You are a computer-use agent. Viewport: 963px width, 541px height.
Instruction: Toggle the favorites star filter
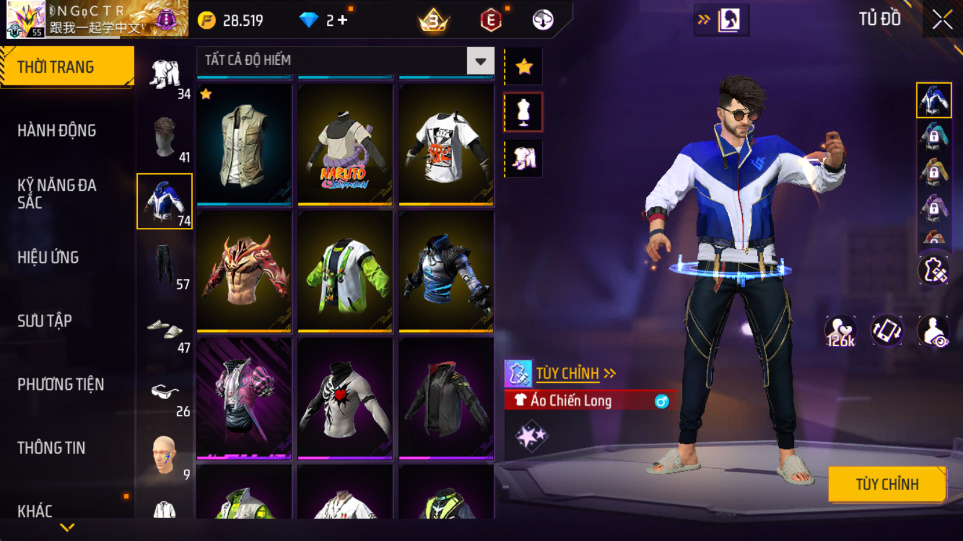(x=524, y=67)
